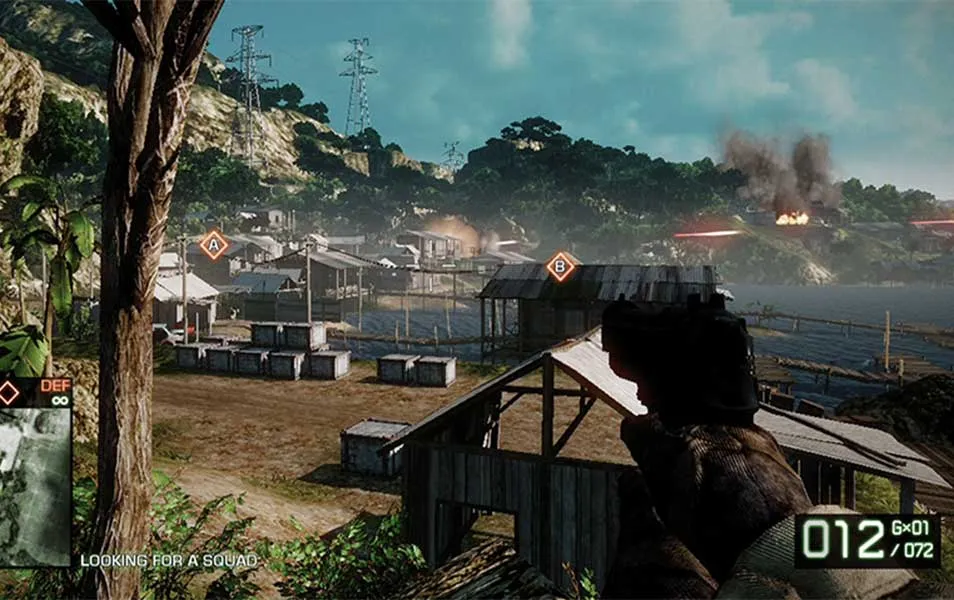This screenshot has width=954, height=600.
Task: Select the objective A diamond marker
Action: 213,245
